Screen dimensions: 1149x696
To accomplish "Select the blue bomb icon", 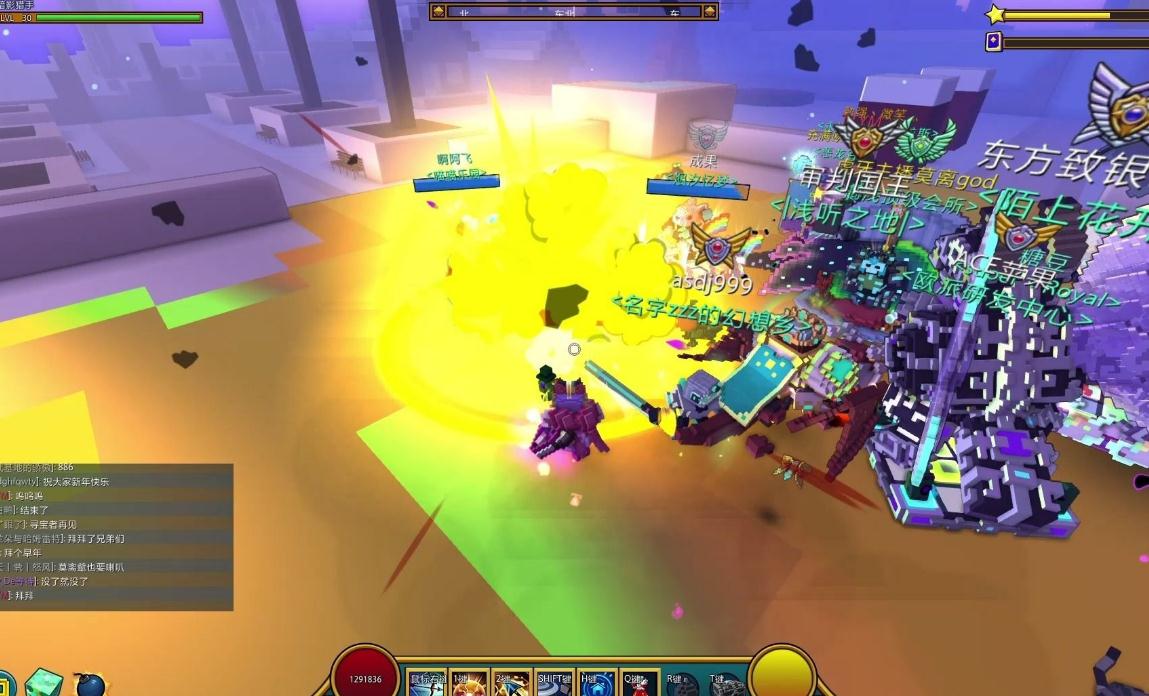I will coord(90,685).
